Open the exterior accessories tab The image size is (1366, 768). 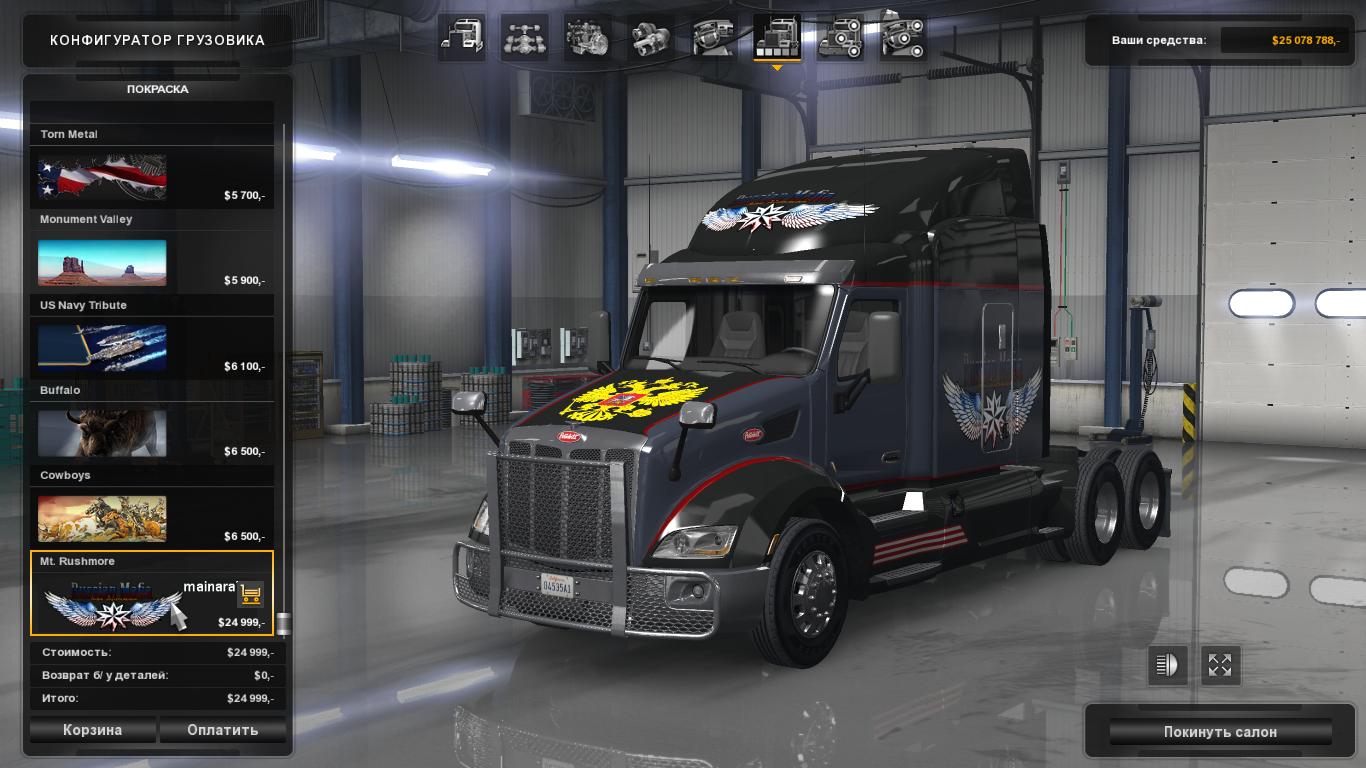pyautogui.click(x=840, y=38)
